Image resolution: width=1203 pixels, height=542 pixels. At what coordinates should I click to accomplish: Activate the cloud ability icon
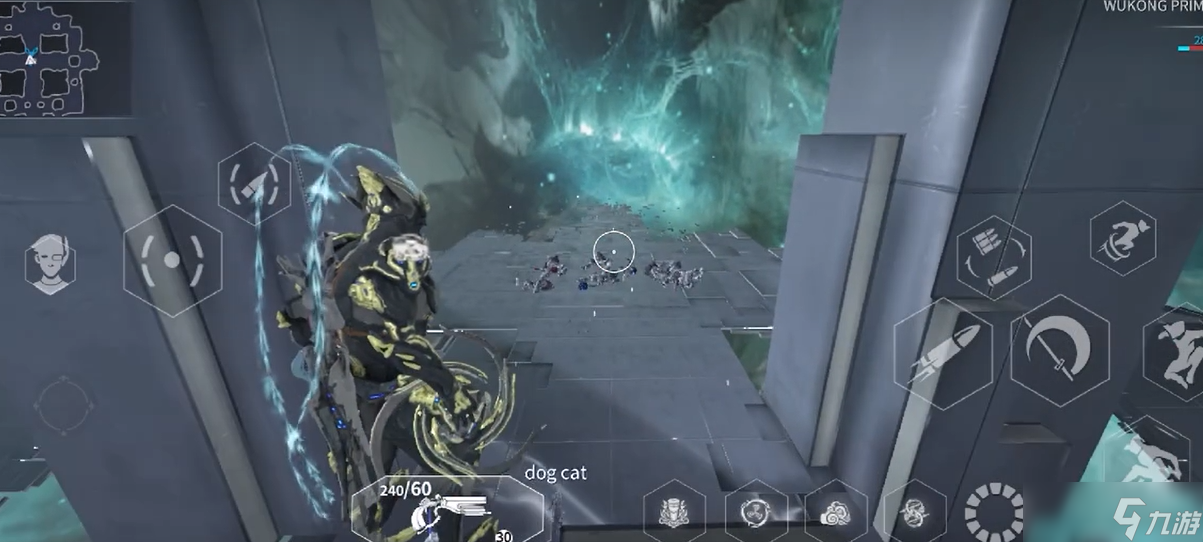point(835,512)
